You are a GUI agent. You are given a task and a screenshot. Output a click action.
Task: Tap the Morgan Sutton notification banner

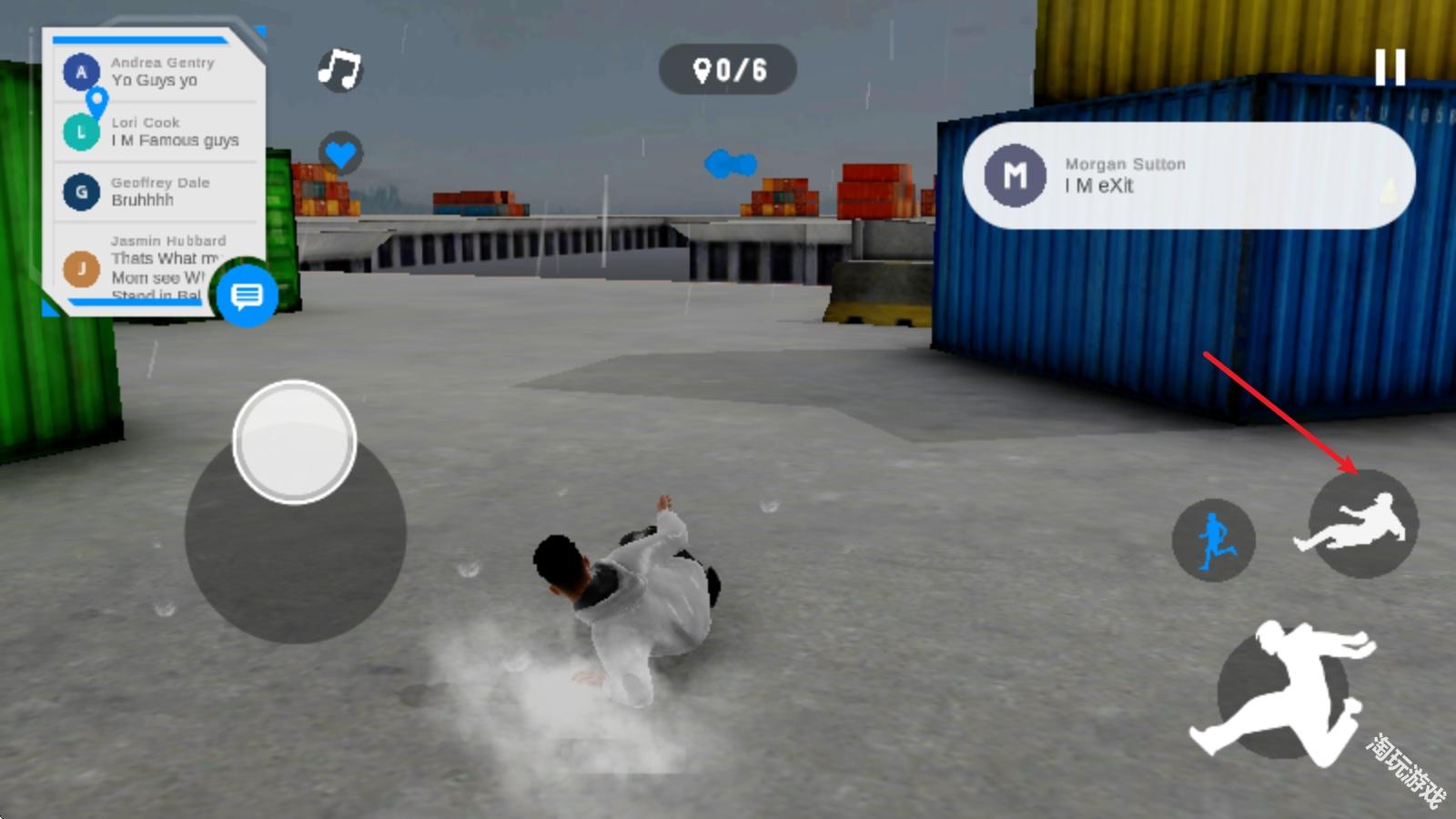click(1188, 176)
